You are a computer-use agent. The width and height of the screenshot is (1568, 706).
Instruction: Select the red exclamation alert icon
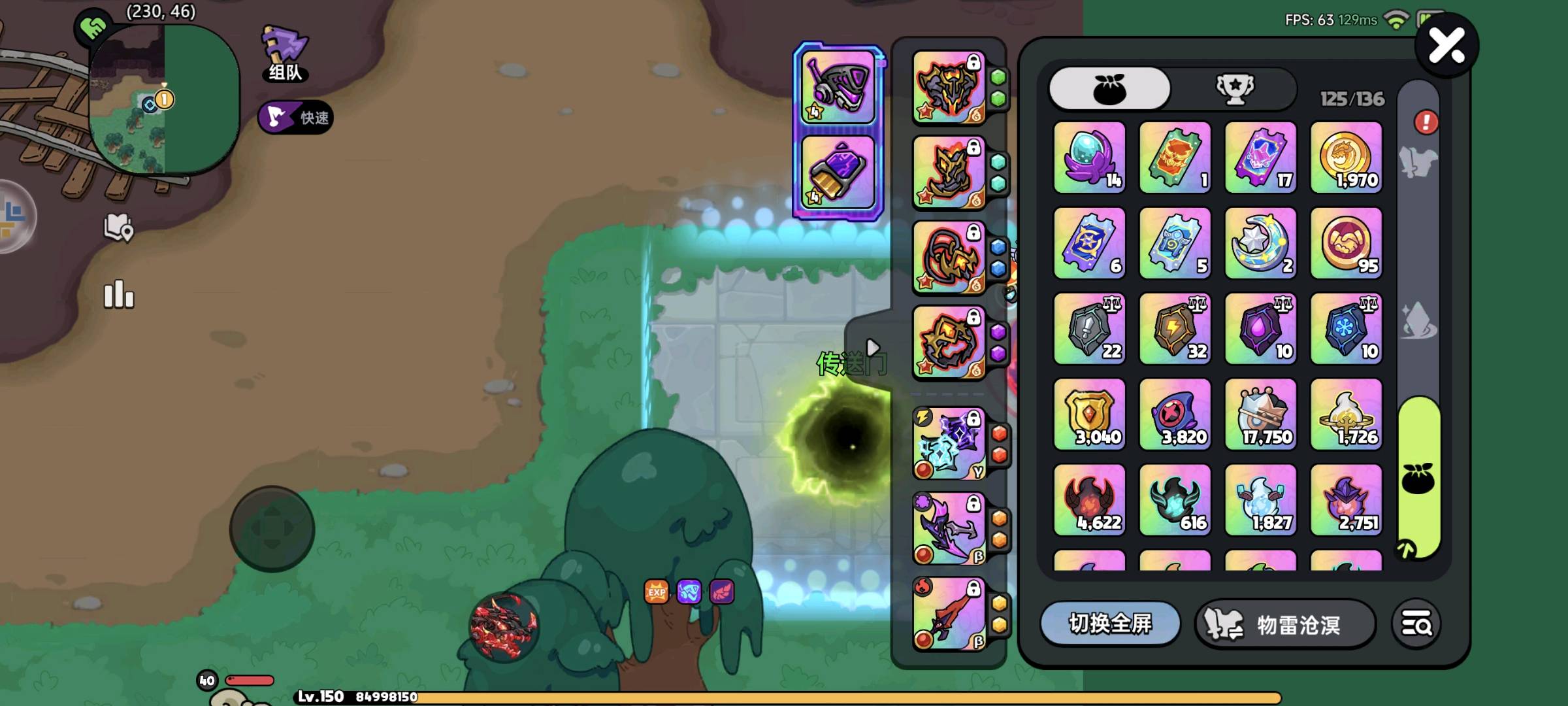[1426, 122]
